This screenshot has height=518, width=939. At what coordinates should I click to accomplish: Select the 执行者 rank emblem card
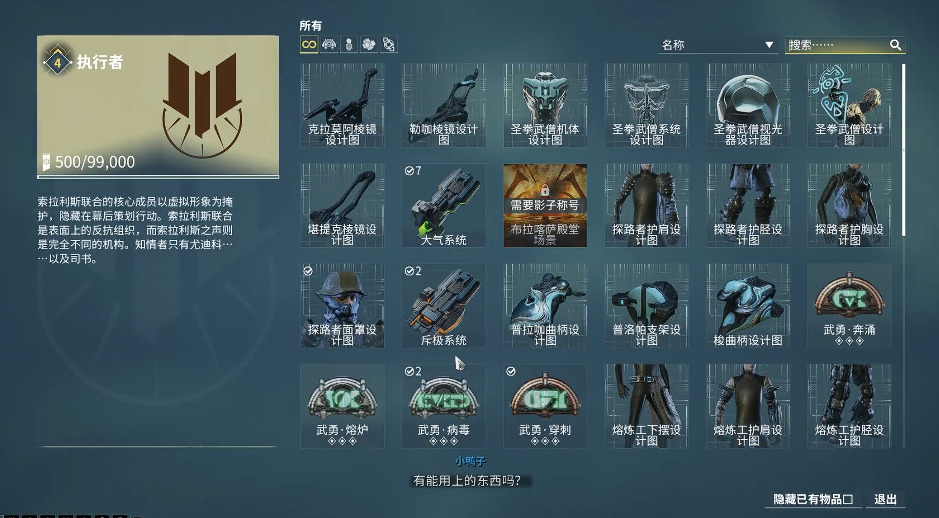tap(158, 104)
